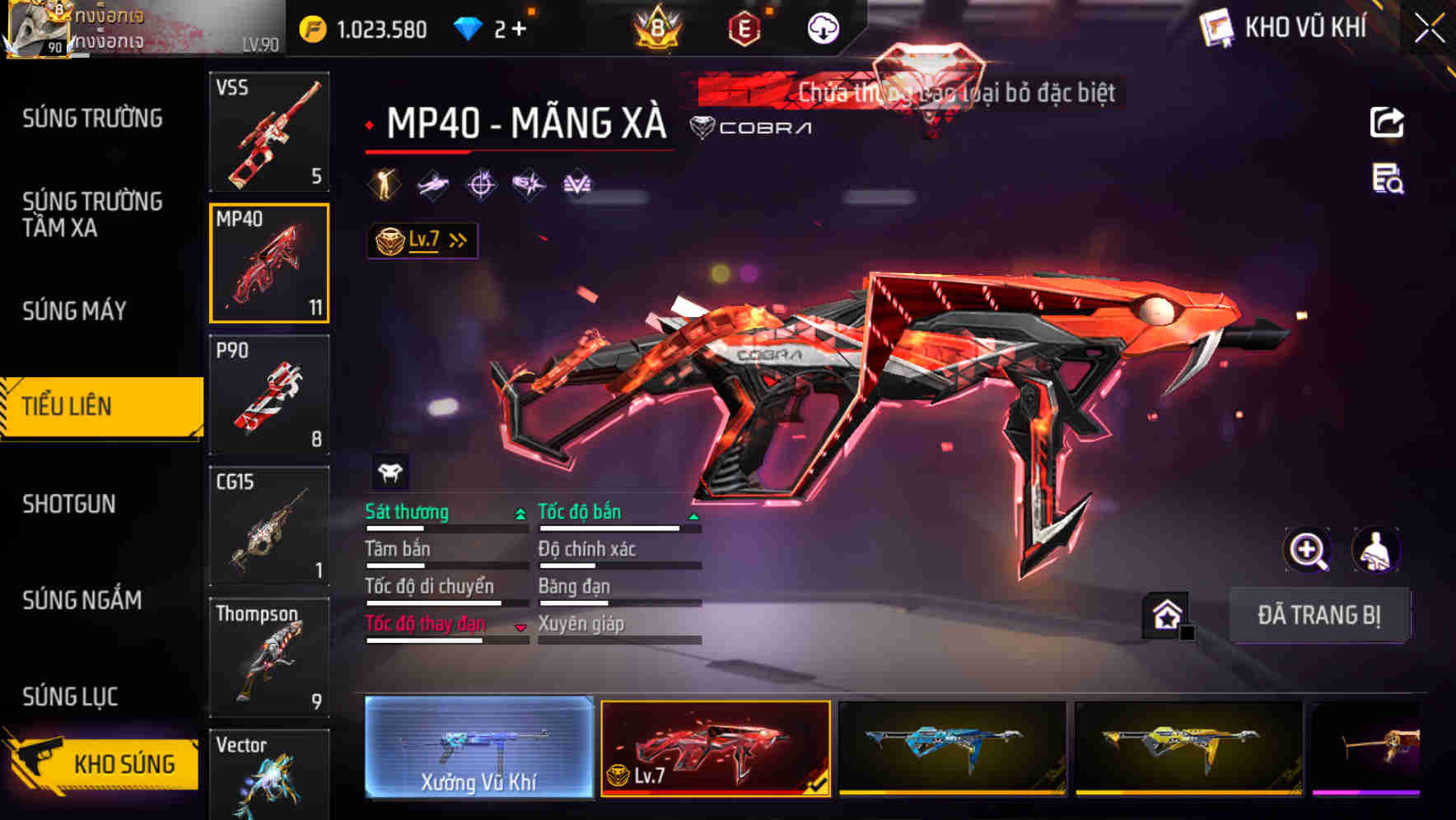Click the share weapon icon top right
Image resolution: width=1456 pixels, height=820 pixels.
pos(1387,122)
